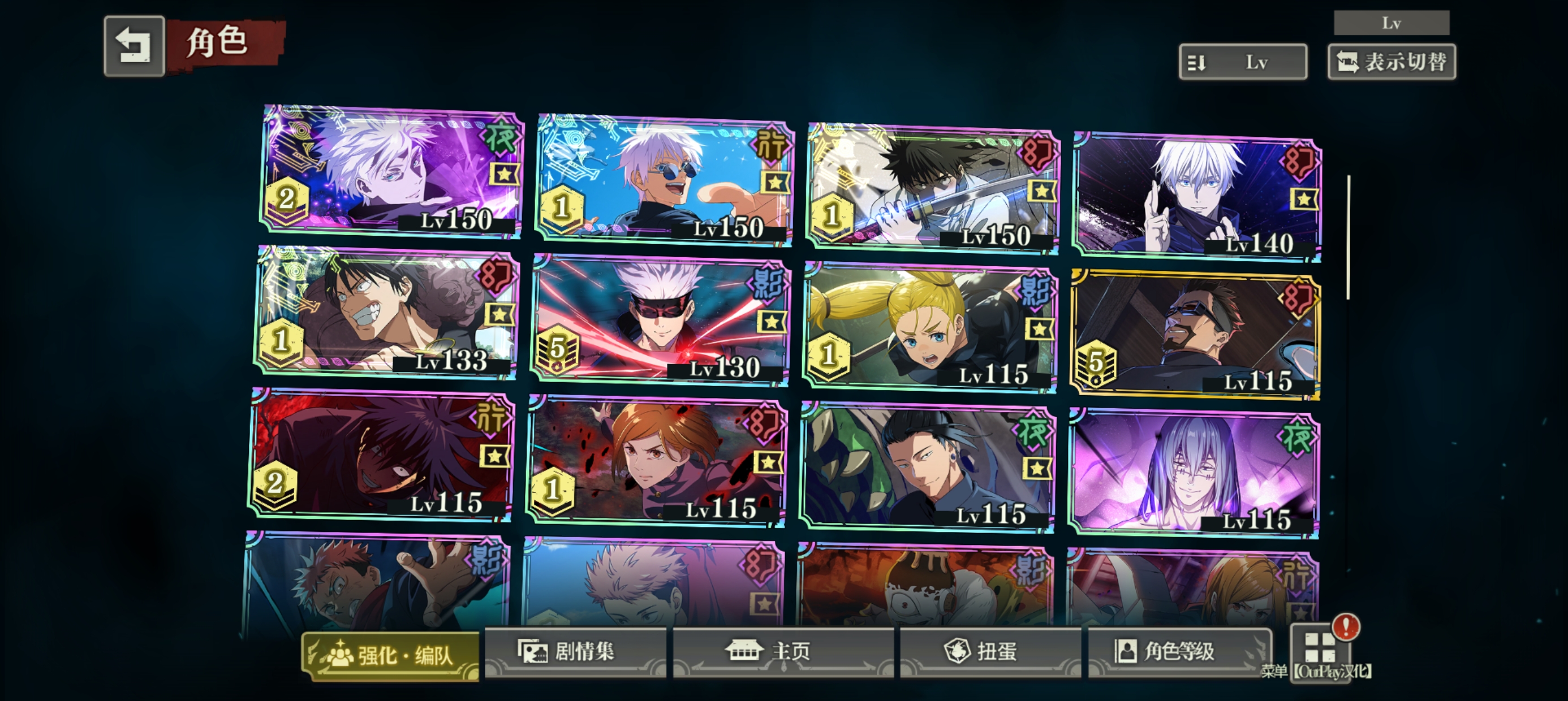
Task: Select the Lv133 grinning dark-haired character card
Action: [x=387, y=312]
